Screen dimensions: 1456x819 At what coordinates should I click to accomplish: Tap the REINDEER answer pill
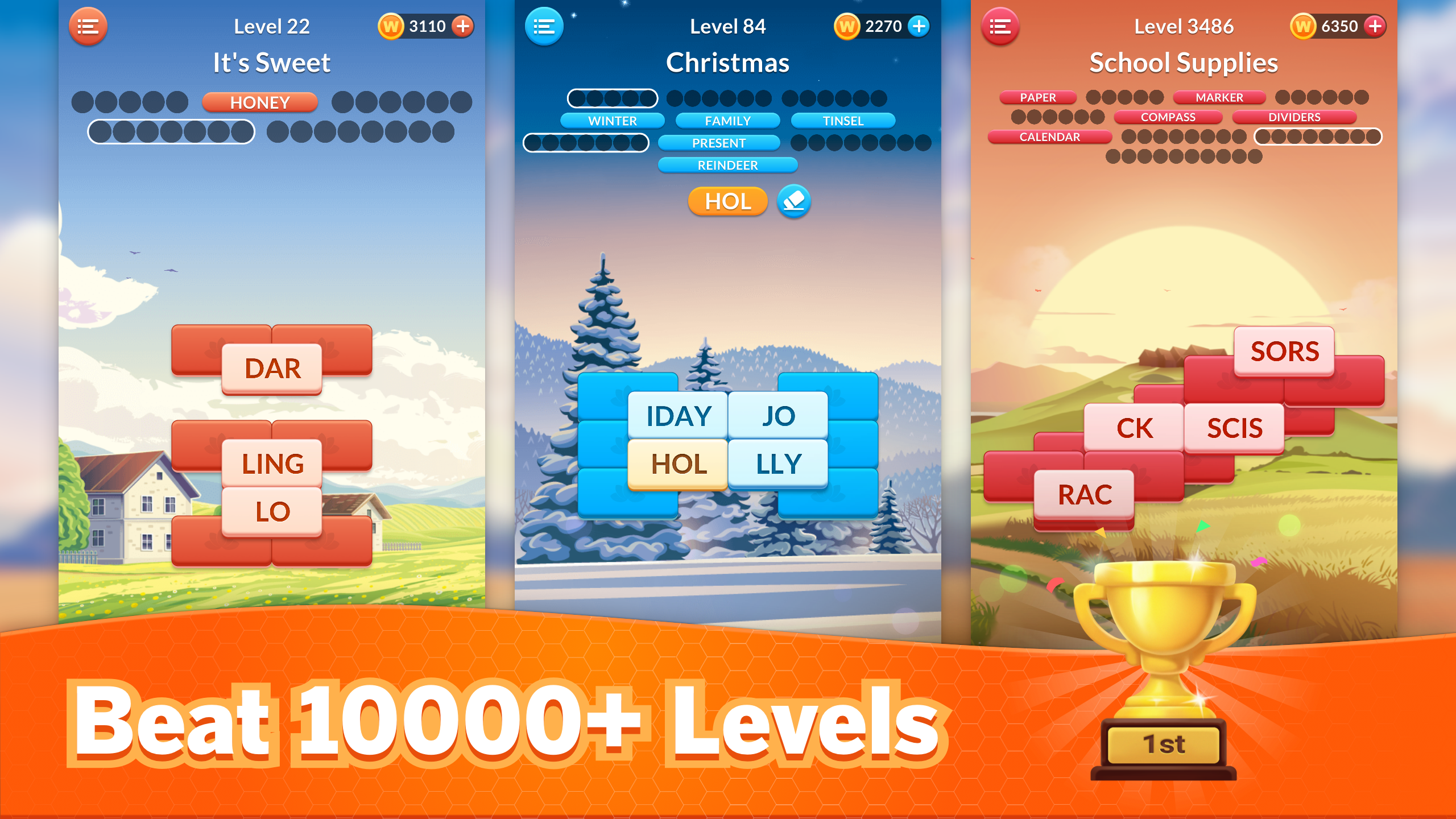(x=728, y=165)
